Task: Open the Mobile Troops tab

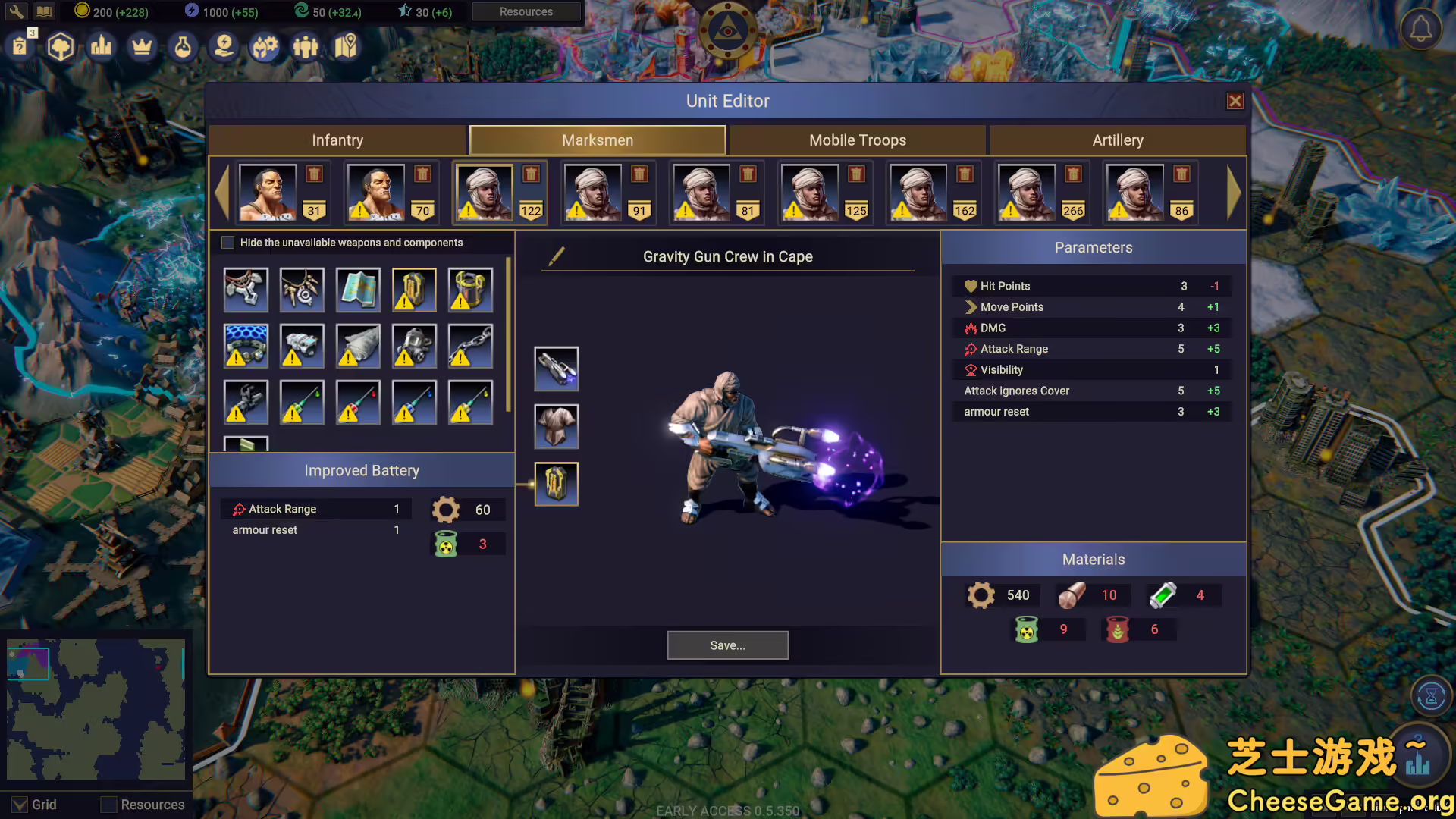Action: click(857, 140)
